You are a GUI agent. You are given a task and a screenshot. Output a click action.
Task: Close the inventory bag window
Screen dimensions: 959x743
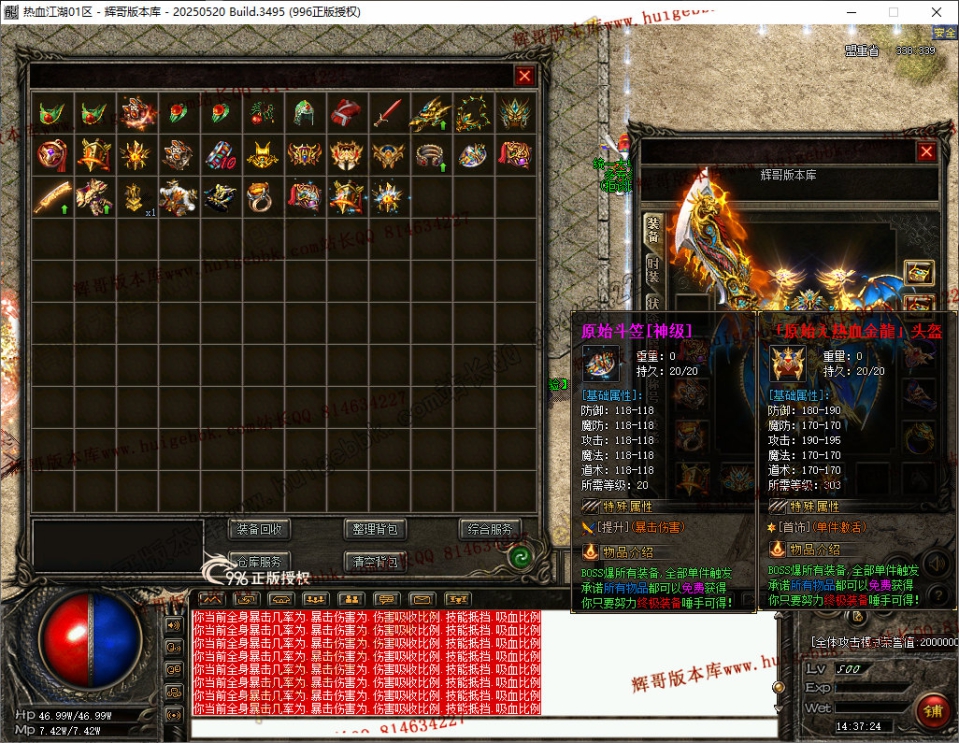click(x=524, y=75)
